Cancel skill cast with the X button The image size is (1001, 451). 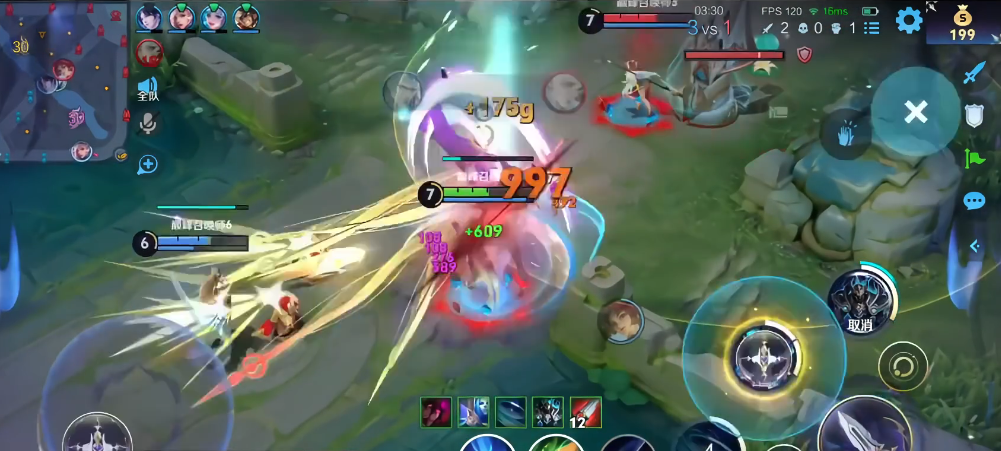pyautogui.click(x=915, y=112)
